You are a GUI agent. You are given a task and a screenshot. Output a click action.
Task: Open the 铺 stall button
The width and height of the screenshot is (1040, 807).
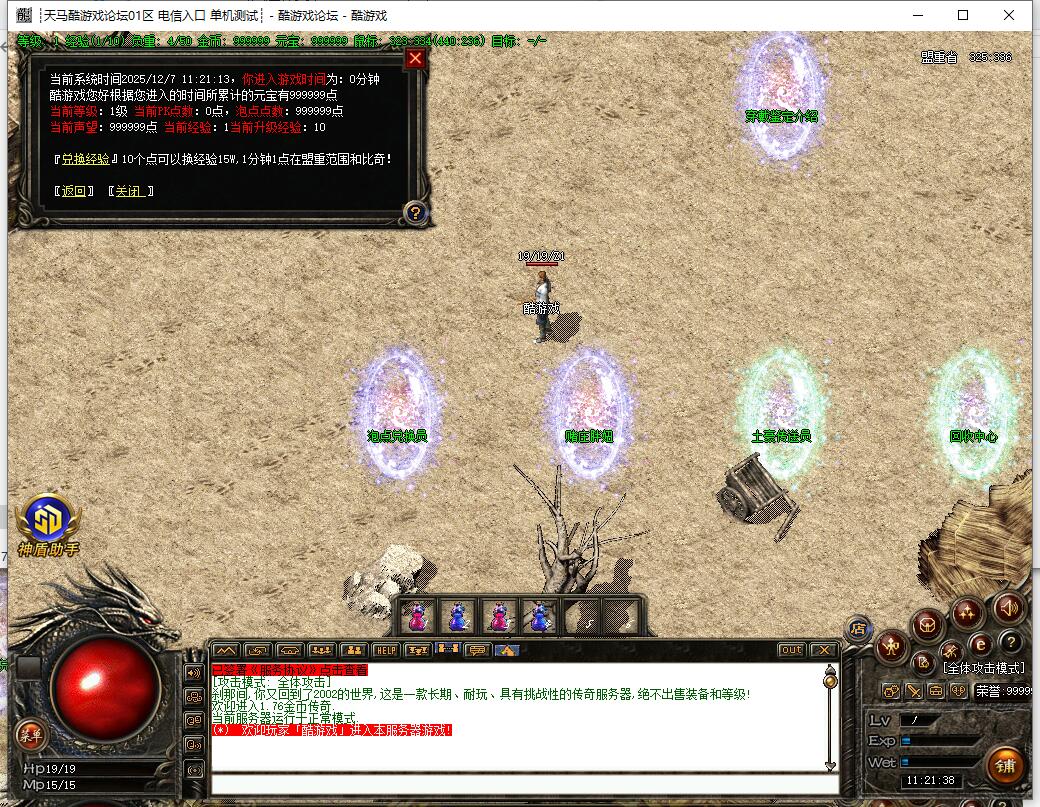coord(1005,765)
